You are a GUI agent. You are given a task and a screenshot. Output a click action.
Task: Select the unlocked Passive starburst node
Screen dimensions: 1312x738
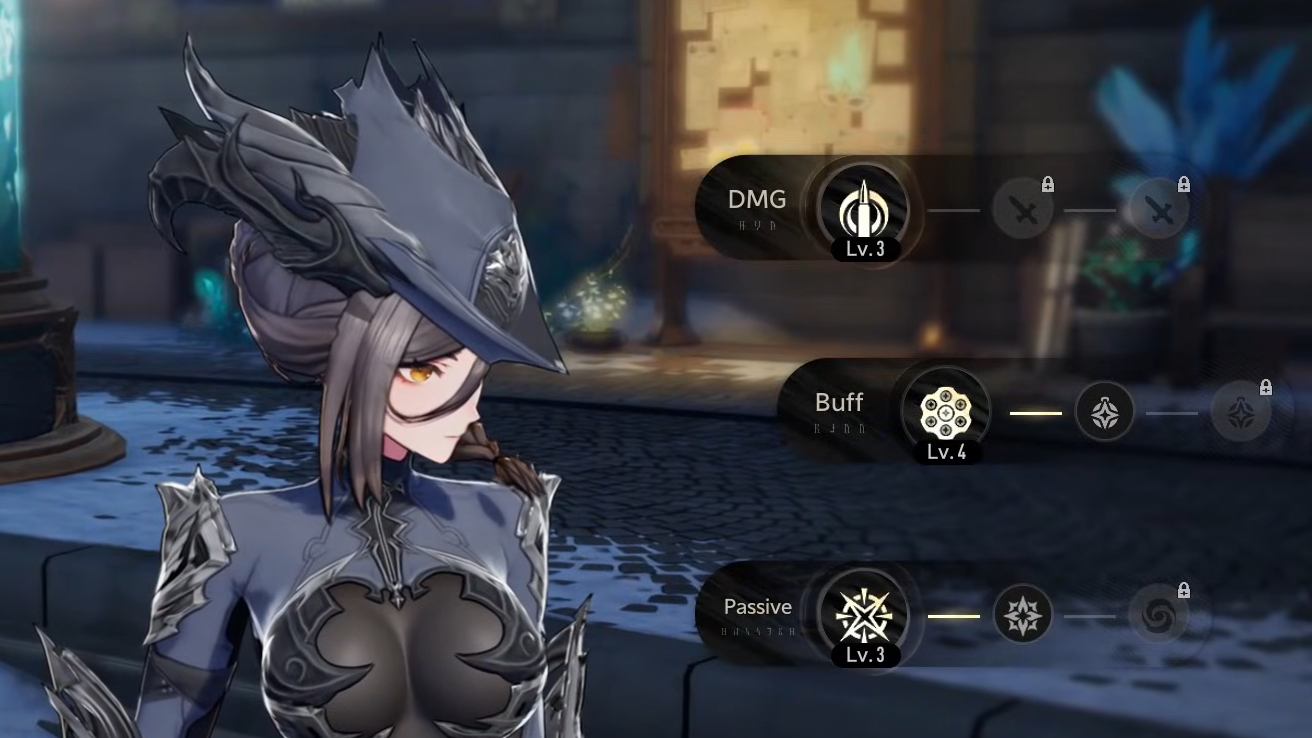pyautogui.click(x=1022, y=614)
